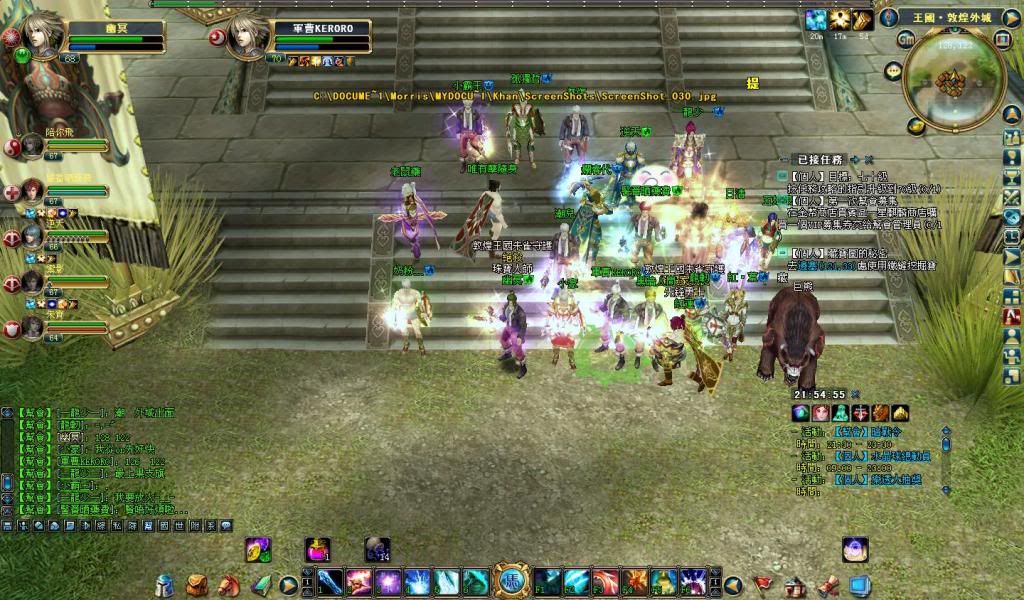Select the 私 private chat channel
The width and height of the screenshot is (1024, 600).
[x=116, y=525]
